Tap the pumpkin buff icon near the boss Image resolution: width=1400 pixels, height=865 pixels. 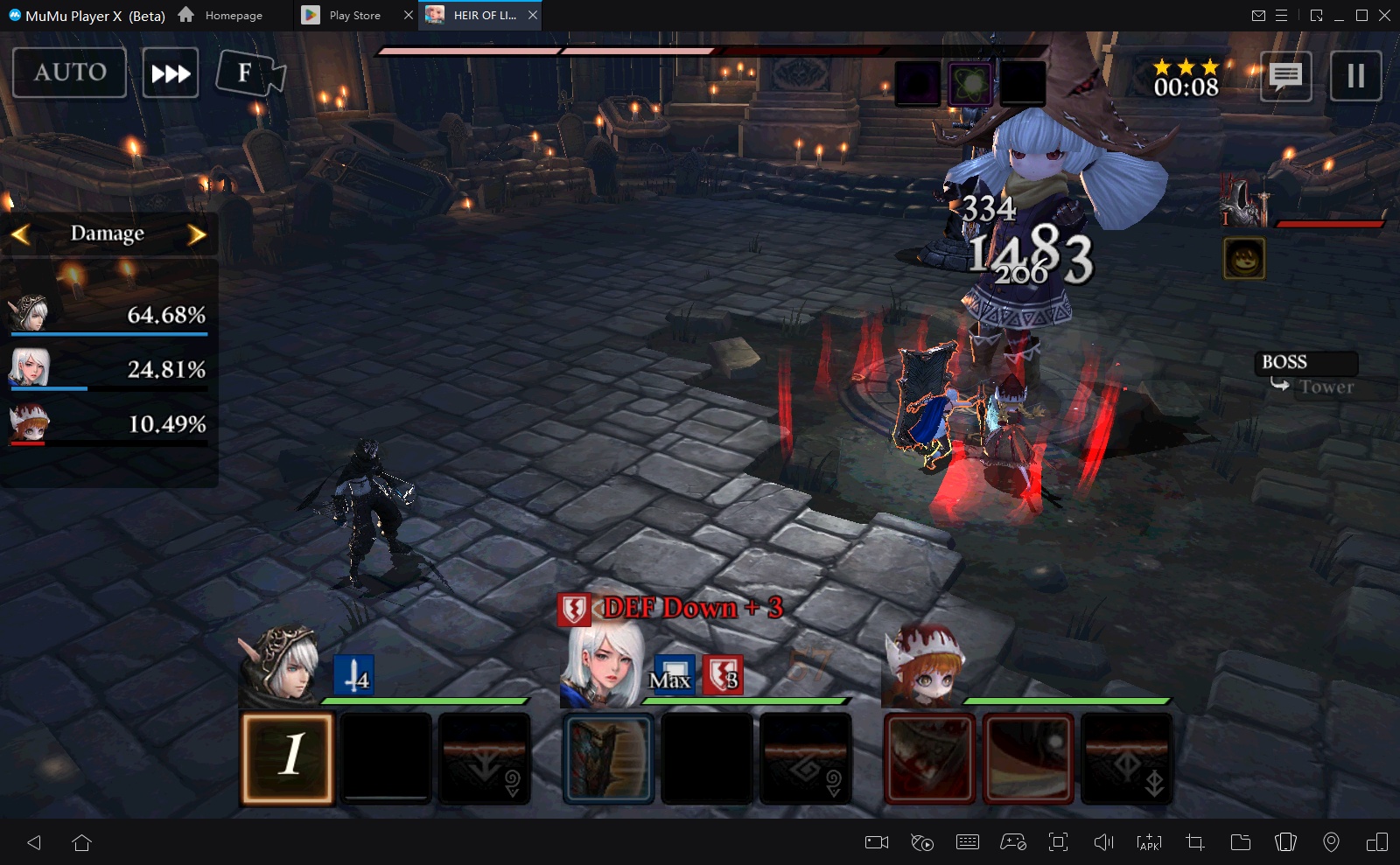(1243, 258)
